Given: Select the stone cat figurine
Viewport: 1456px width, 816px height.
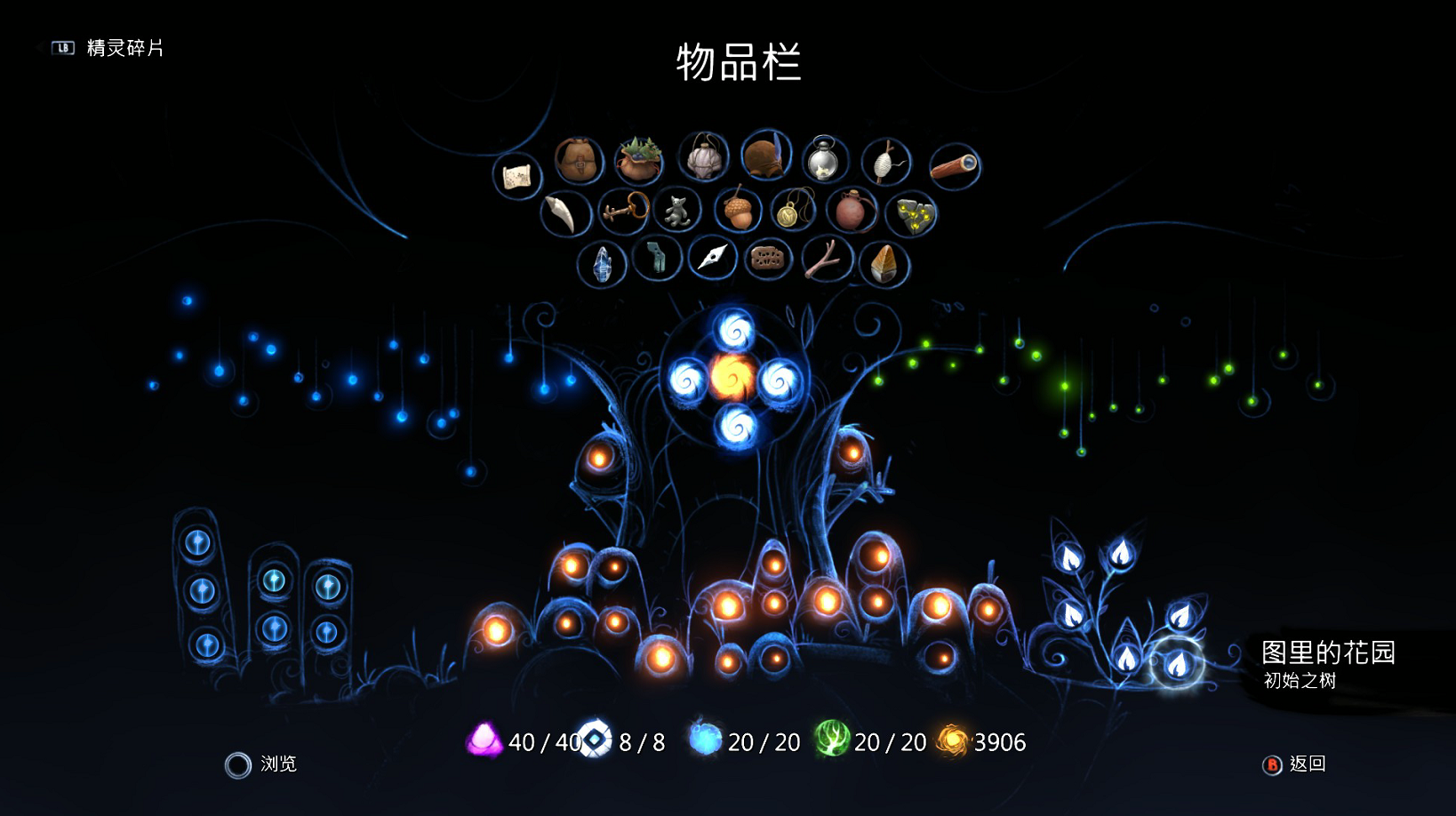Looking at the screenshot, I should 677,212.
